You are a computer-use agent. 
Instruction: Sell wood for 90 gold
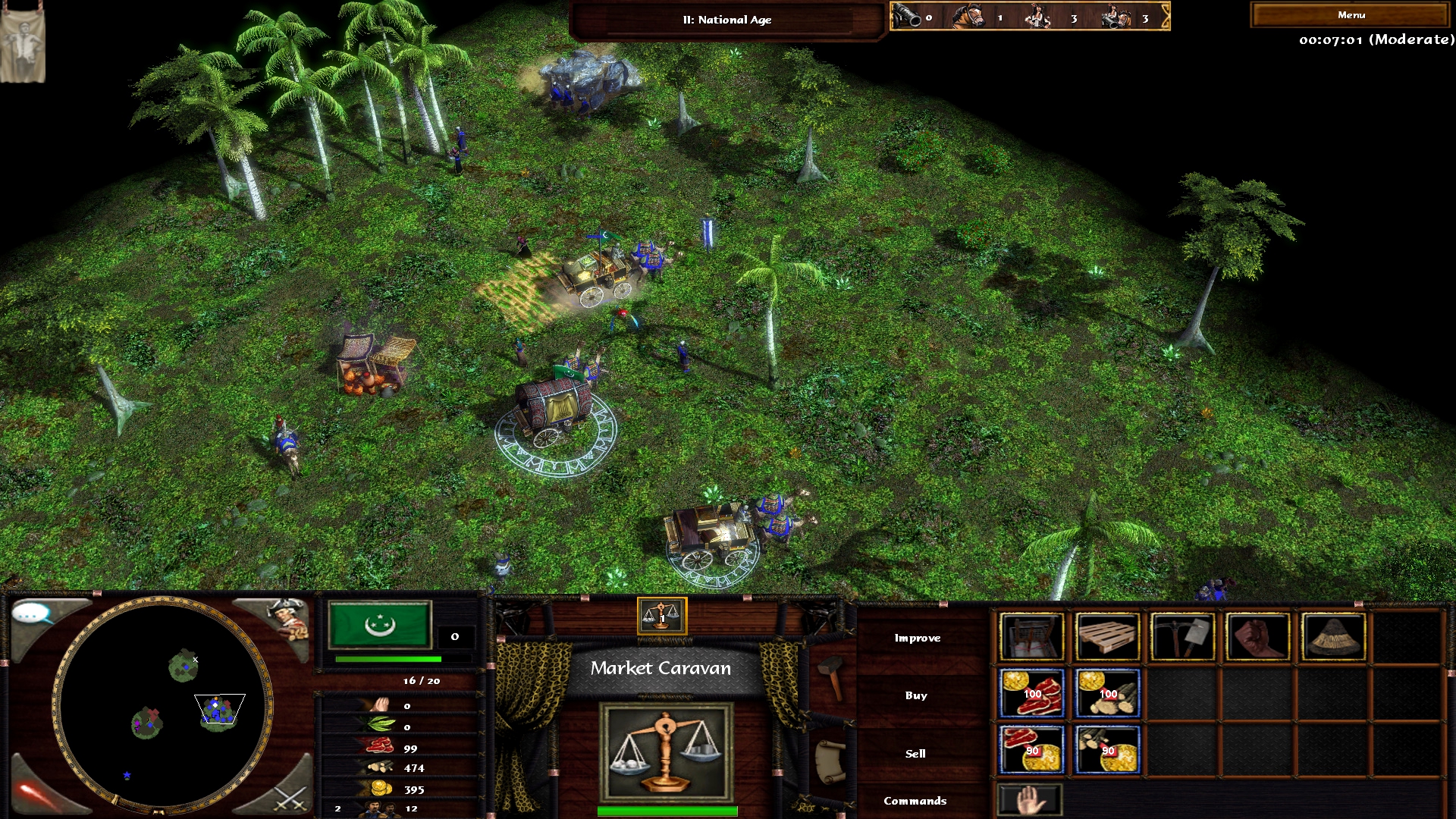click(x=1107, y=750)
